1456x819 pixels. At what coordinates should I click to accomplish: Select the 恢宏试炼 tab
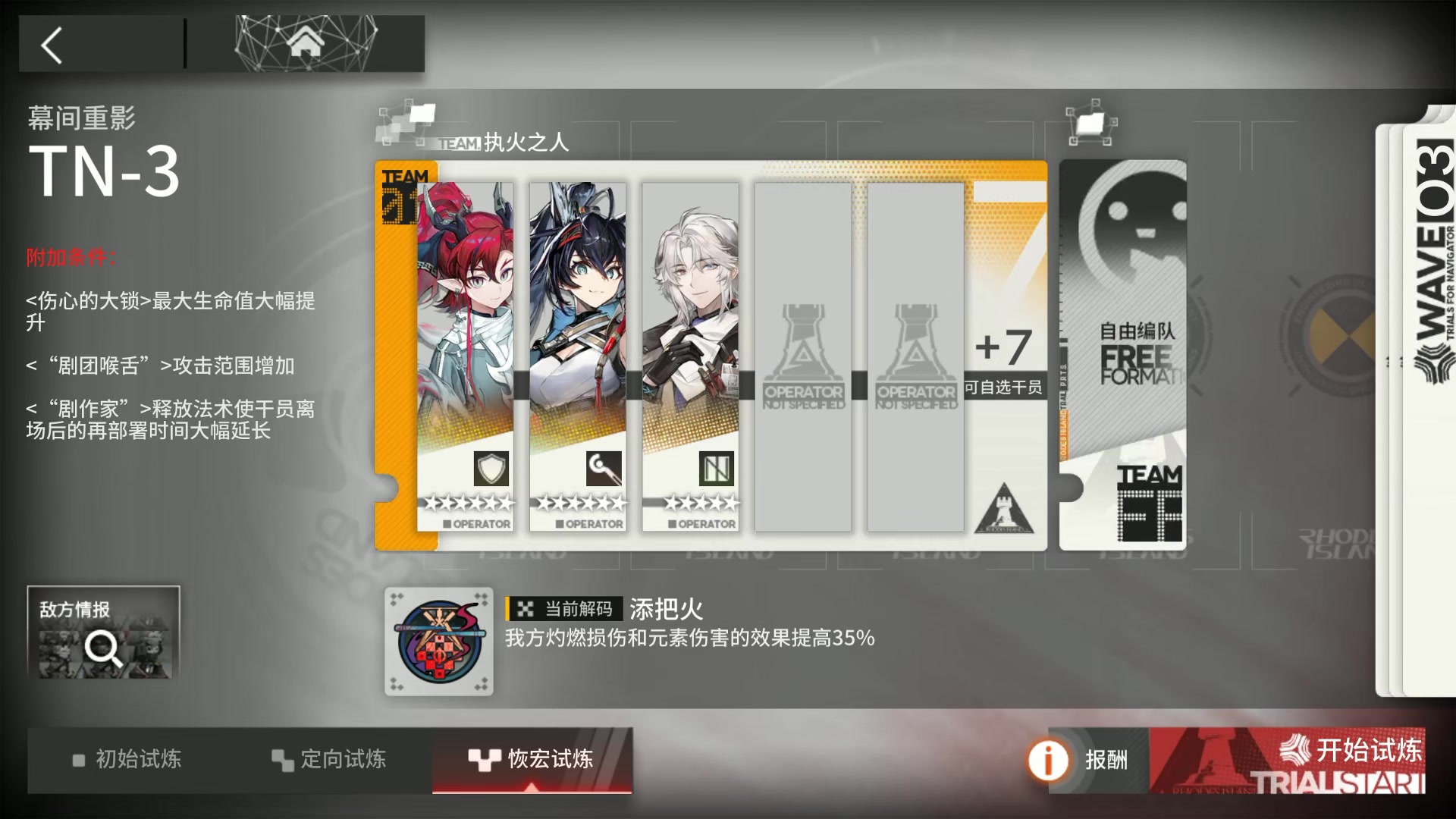tap(546, 759)
